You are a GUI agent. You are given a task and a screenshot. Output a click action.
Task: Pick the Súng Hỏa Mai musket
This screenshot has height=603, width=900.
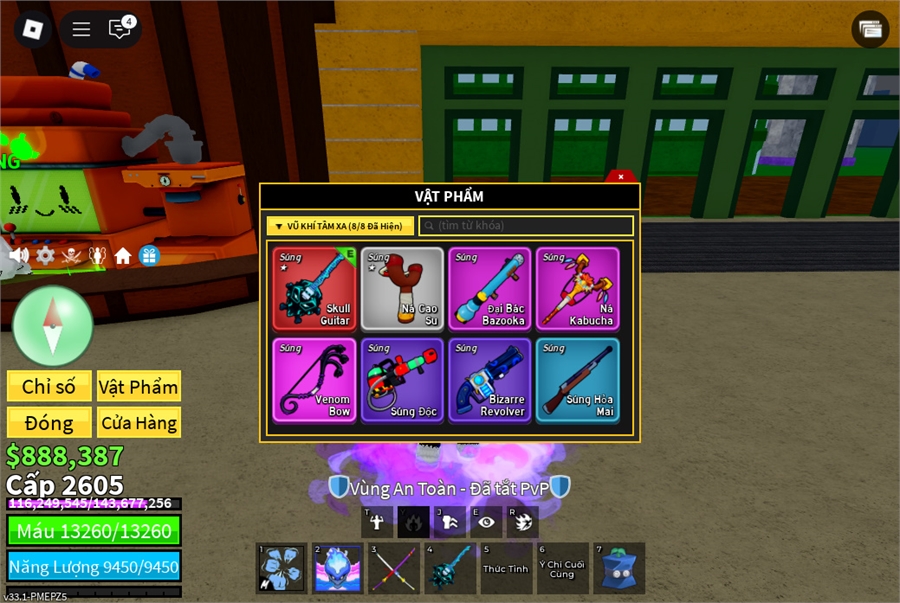coord(577,380)
